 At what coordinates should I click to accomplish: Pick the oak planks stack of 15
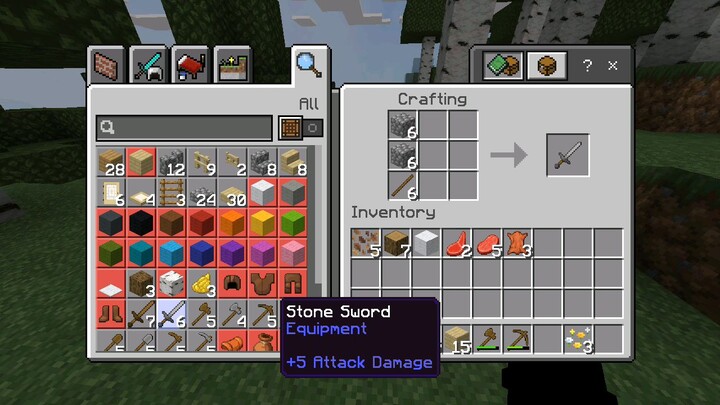click(457, 339)
